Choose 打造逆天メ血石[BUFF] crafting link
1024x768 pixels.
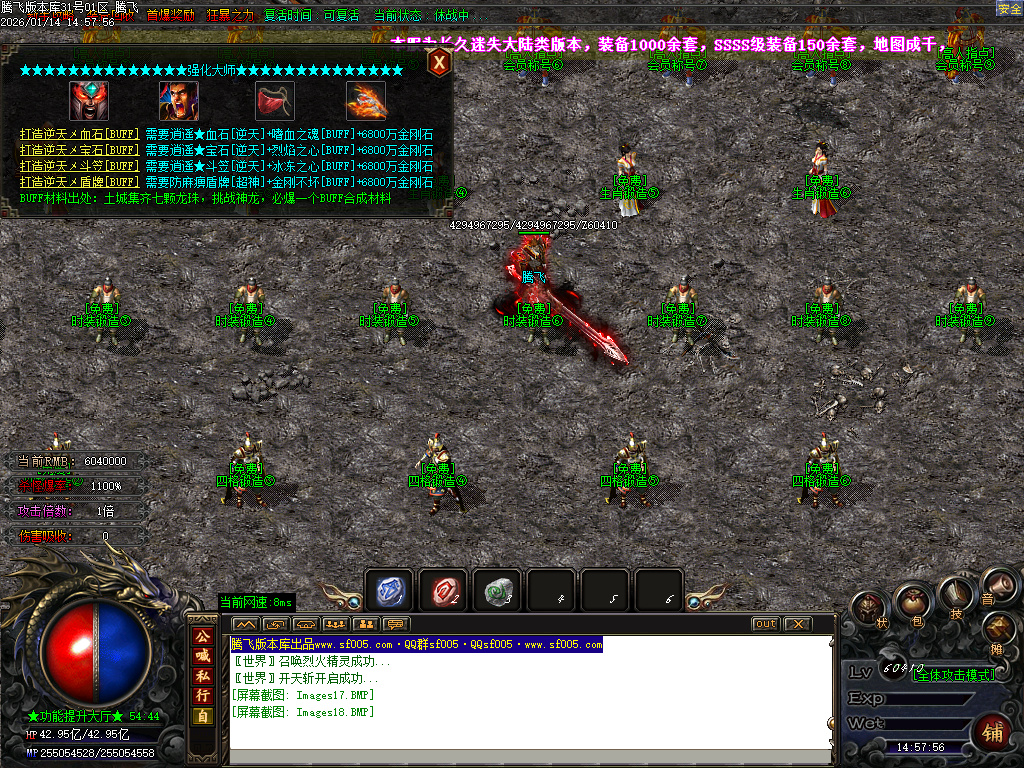pos(79,135)
